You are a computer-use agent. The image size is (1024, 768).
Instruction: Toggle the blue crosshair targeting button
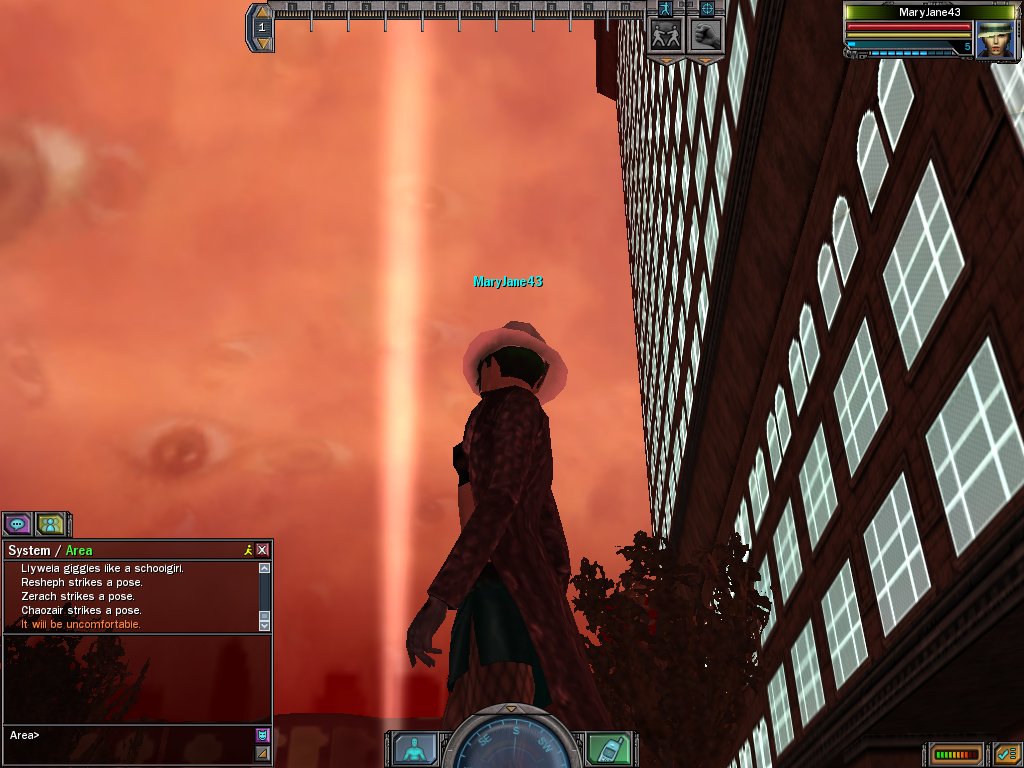(x=707, y=8)
